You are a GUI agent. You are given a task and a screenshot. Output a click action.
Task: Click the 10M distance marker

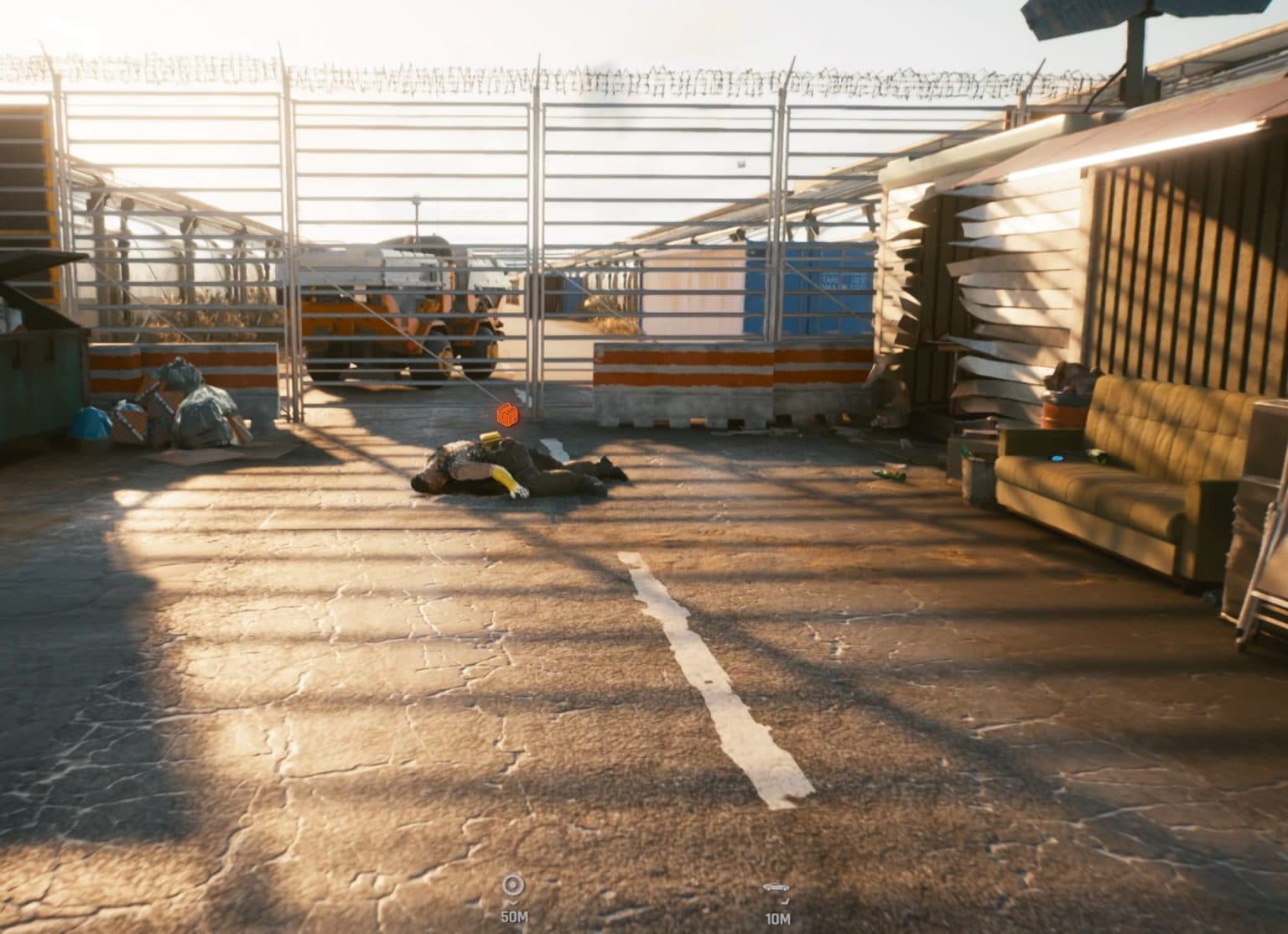(776, 918)
